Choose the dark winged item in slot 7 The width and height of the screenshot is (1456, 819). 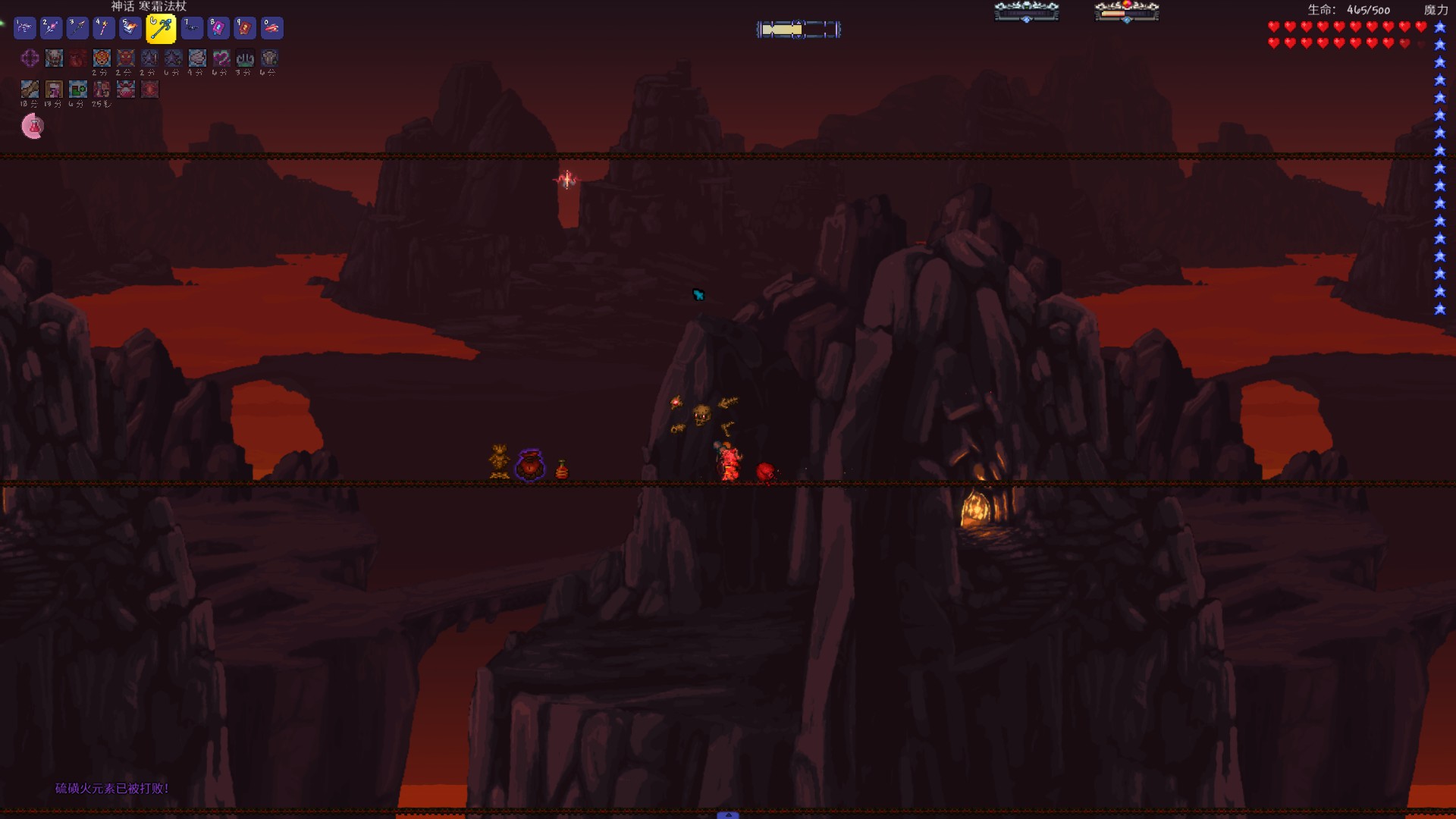pyautogui.click(x=192, y=28)
